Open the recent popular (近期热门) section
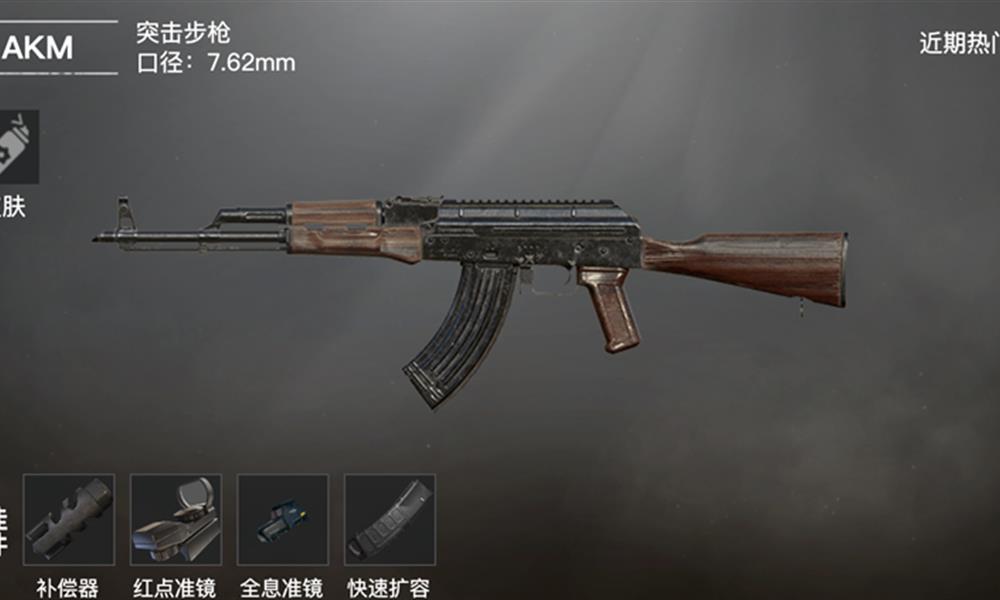This screenshot has width=1000, height=600. pyautogui.click(x=958, y=43)
